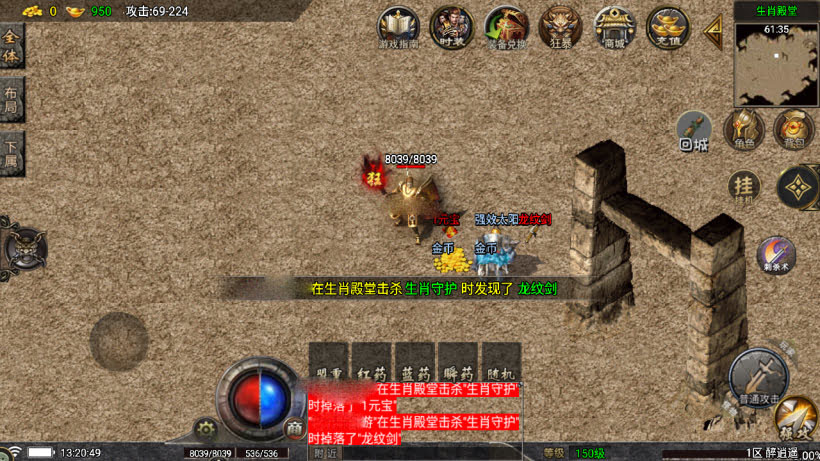Open settings with the gear icon
The width and height of the screenshot is (820, 461).
tap(206, 428)
